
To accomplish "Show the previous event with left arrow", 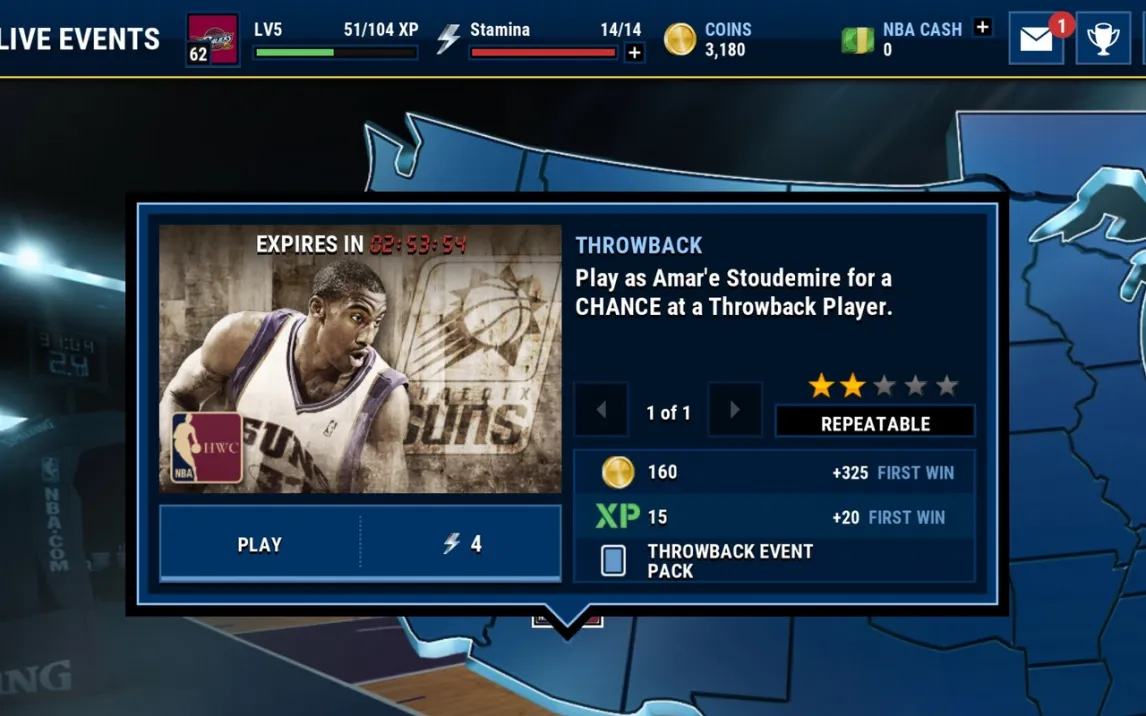I will coord(601,410).
